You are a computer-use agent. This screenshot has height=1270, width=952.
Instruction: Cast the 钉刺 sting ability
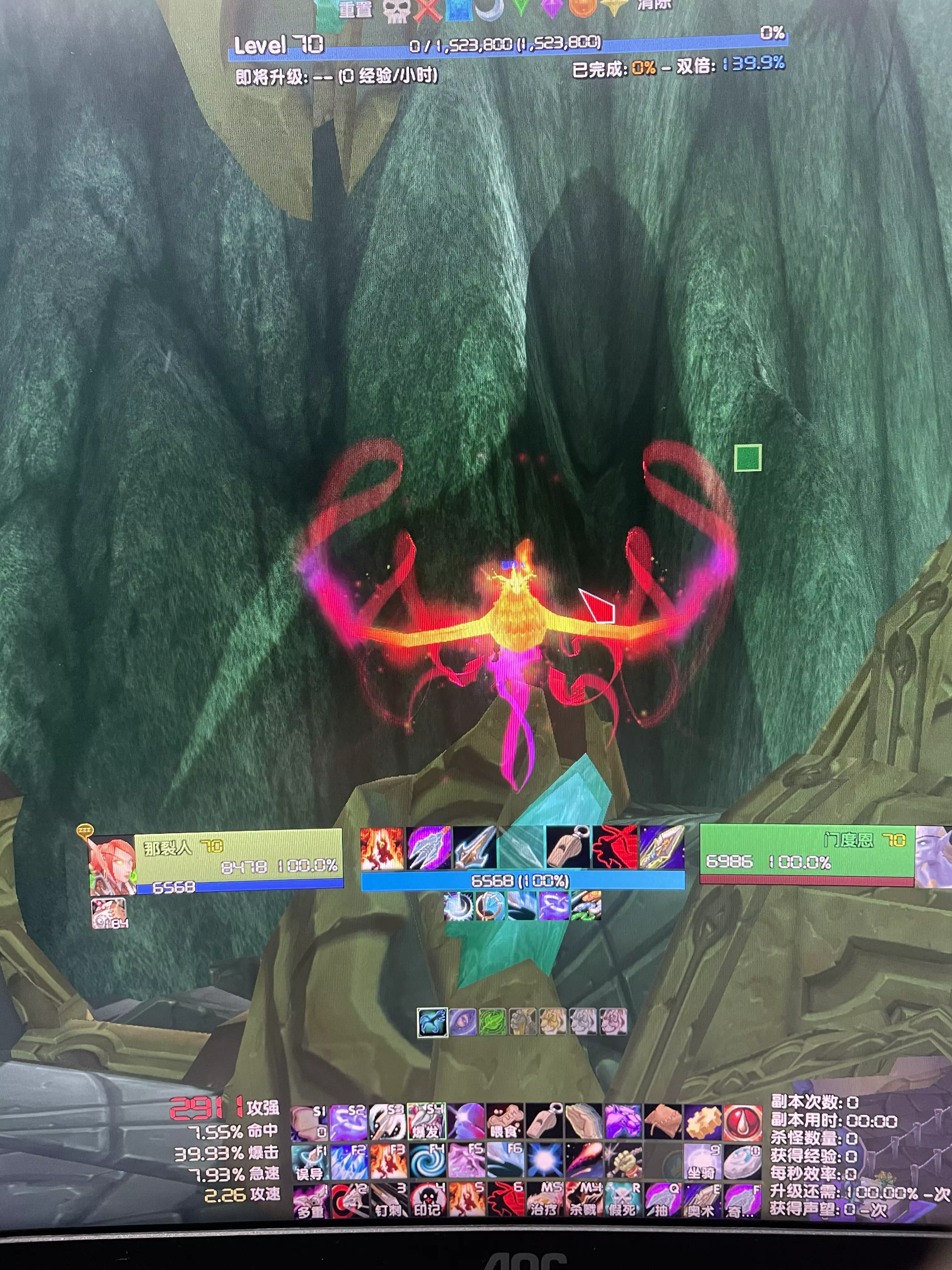tap(388, 1200)
